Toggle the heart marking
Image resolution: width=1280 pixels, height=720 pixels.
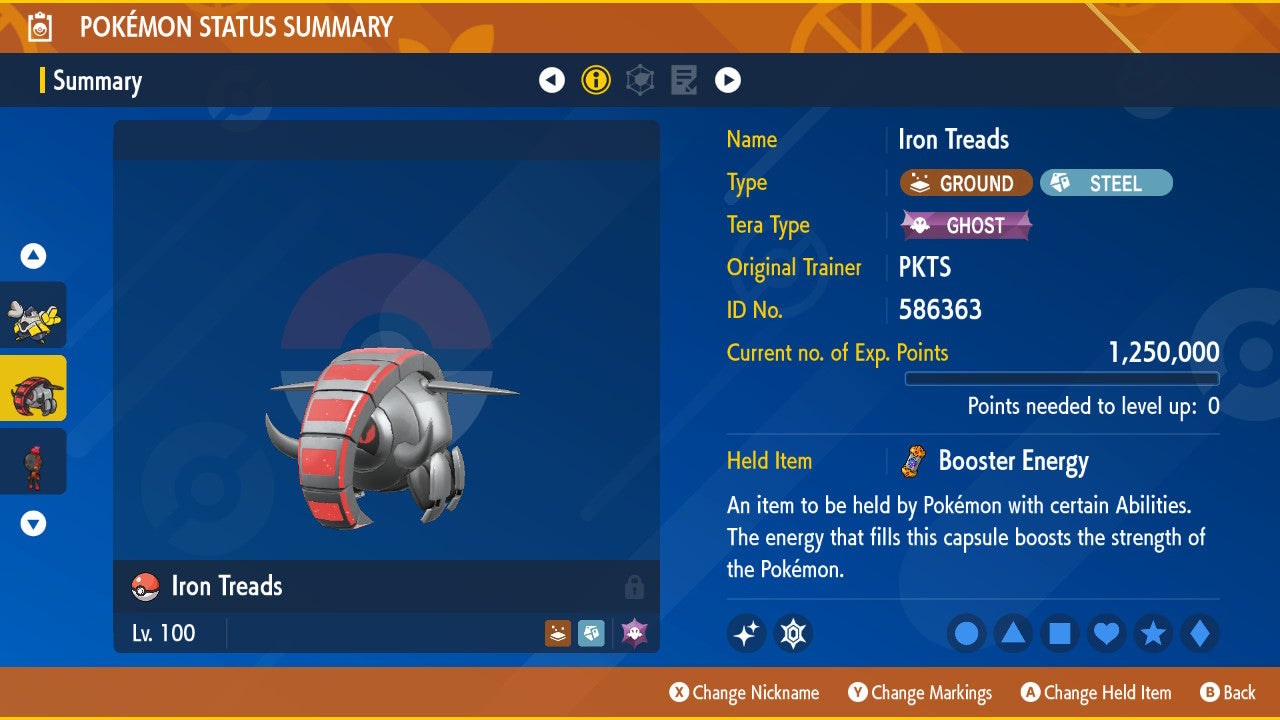point(1106,633)
